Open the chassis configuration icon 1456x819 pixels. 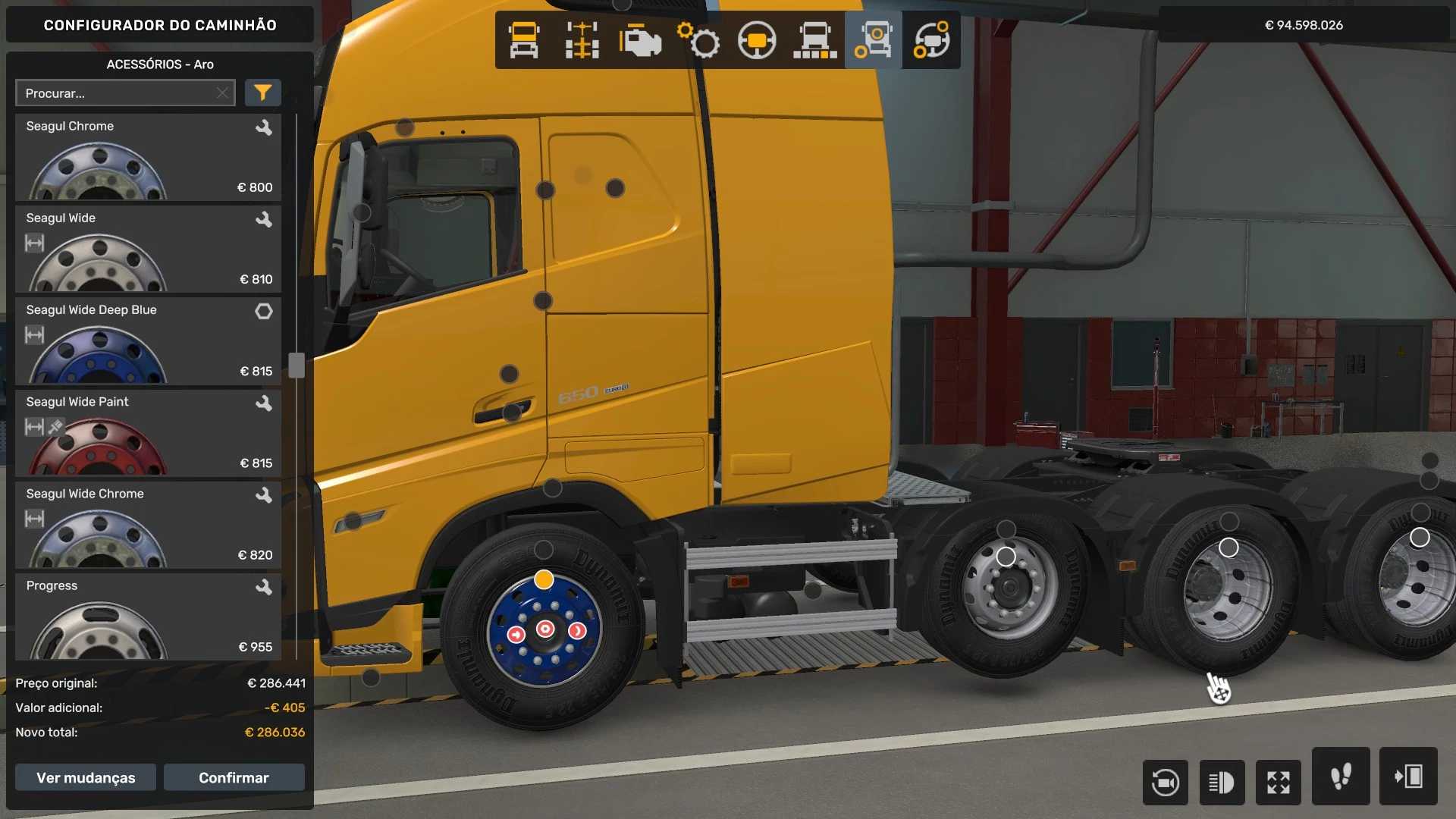click(582, 40)
